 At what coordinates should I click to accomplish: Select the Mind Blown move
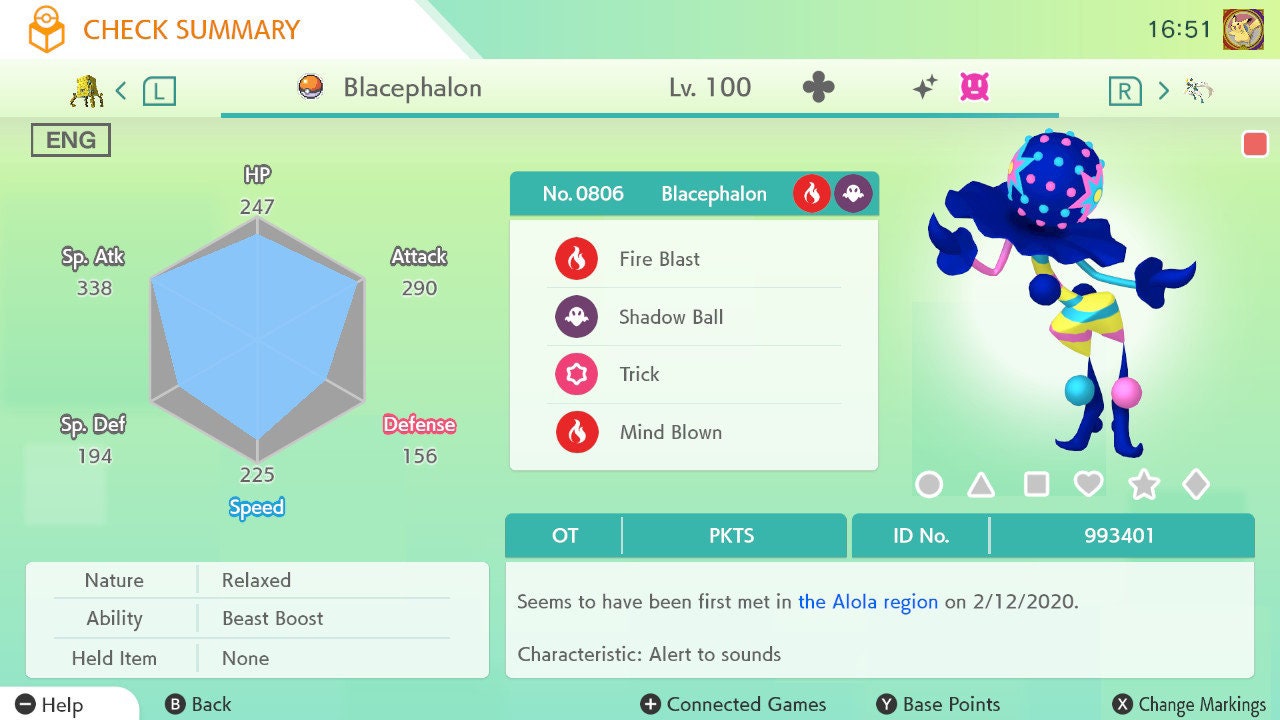point(692,432)
